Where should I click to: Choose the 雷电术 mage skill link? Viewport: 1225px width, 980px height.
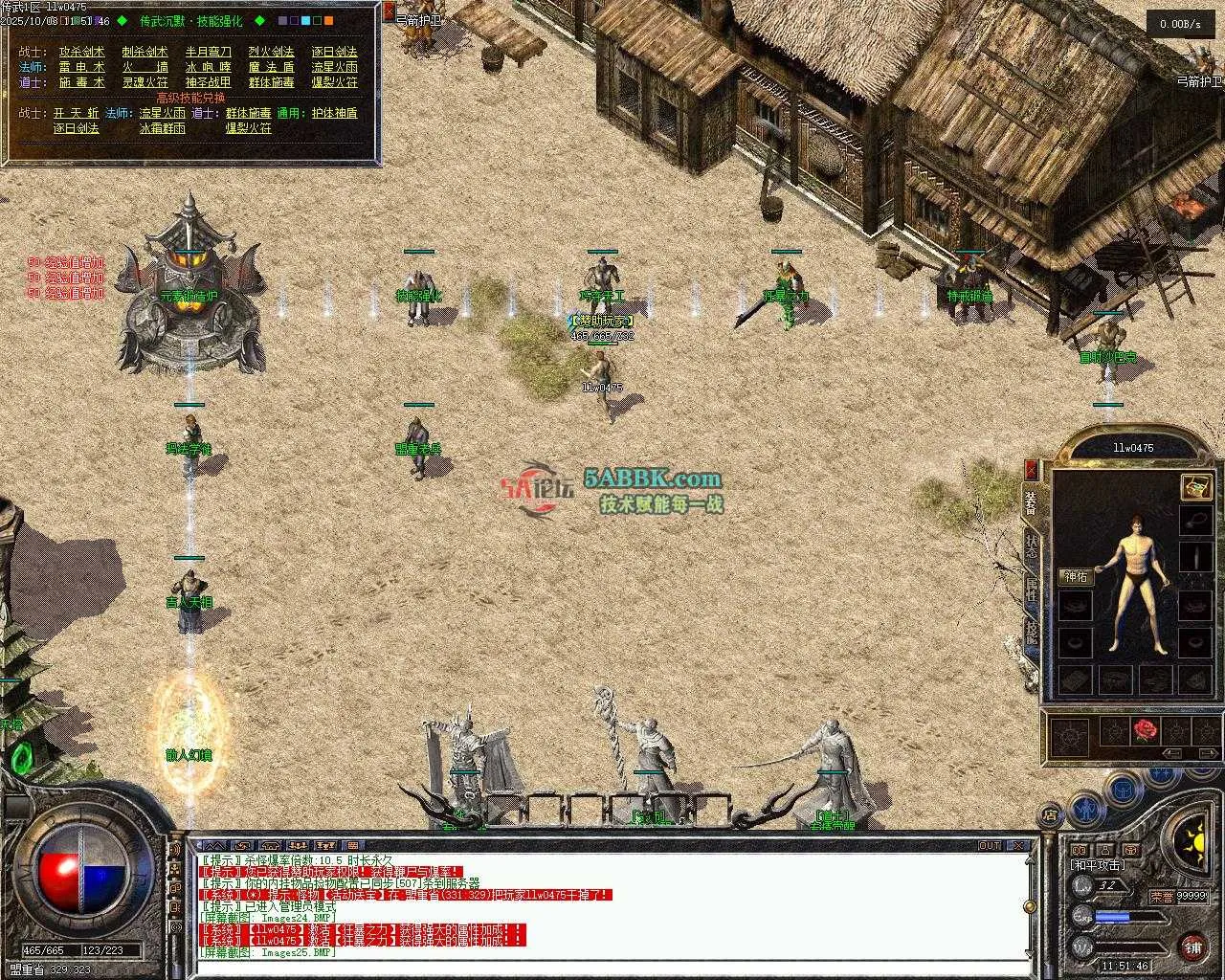point(82,67)
